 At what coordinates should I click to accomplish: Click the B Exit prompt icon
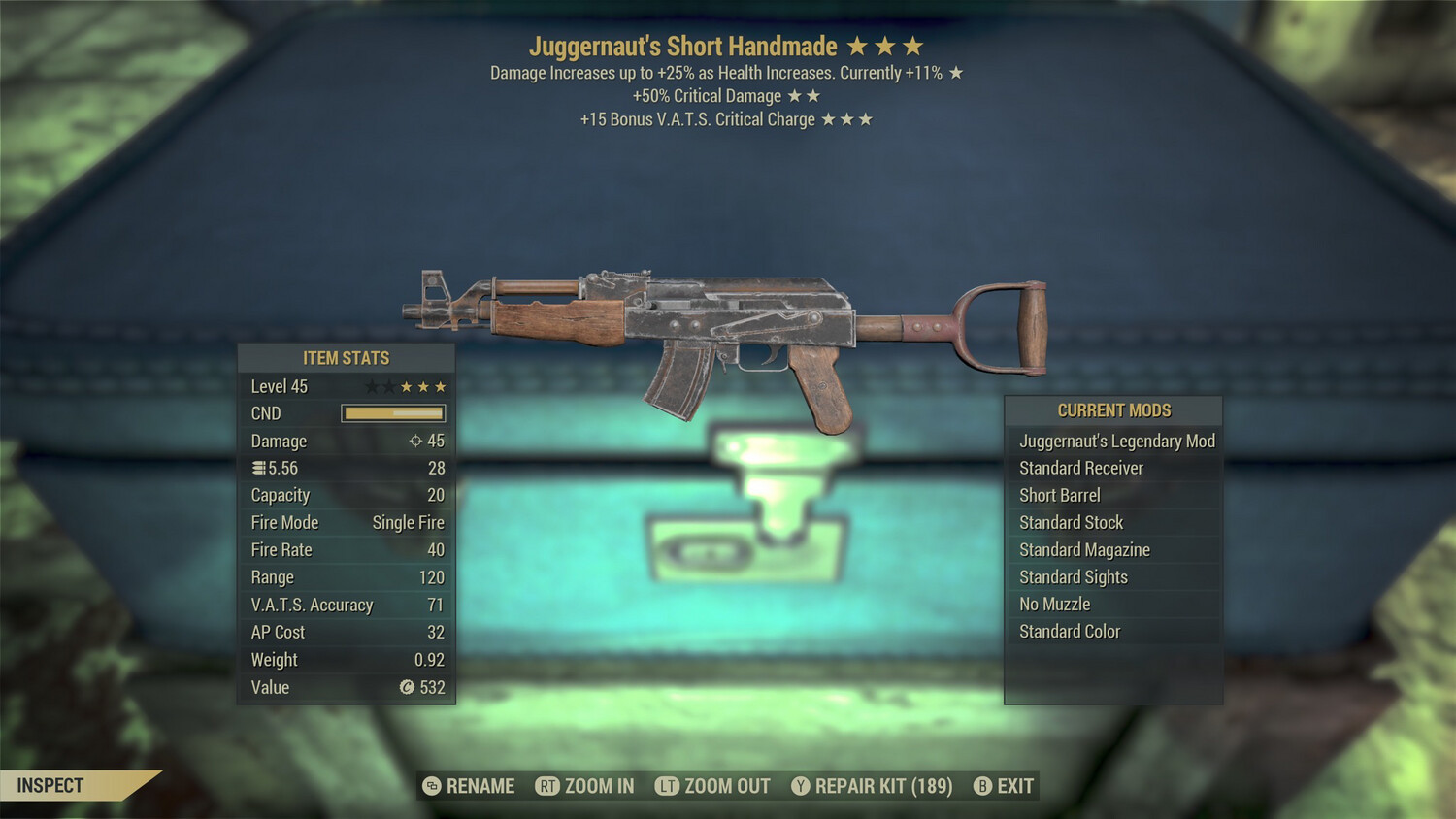coord(984,786)
